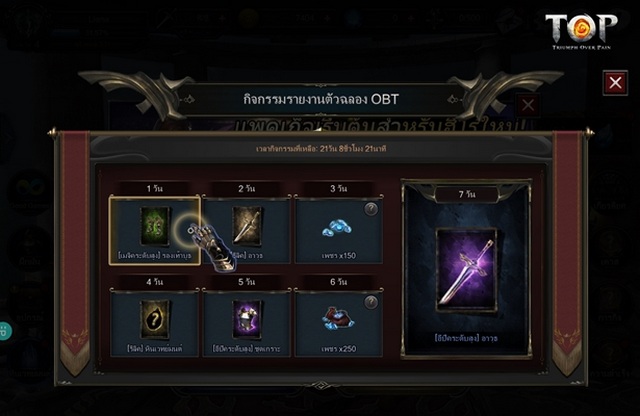The image size is (640, 416).
Task: Select the Day 5 purple armor reward
Action: (247, 322)
